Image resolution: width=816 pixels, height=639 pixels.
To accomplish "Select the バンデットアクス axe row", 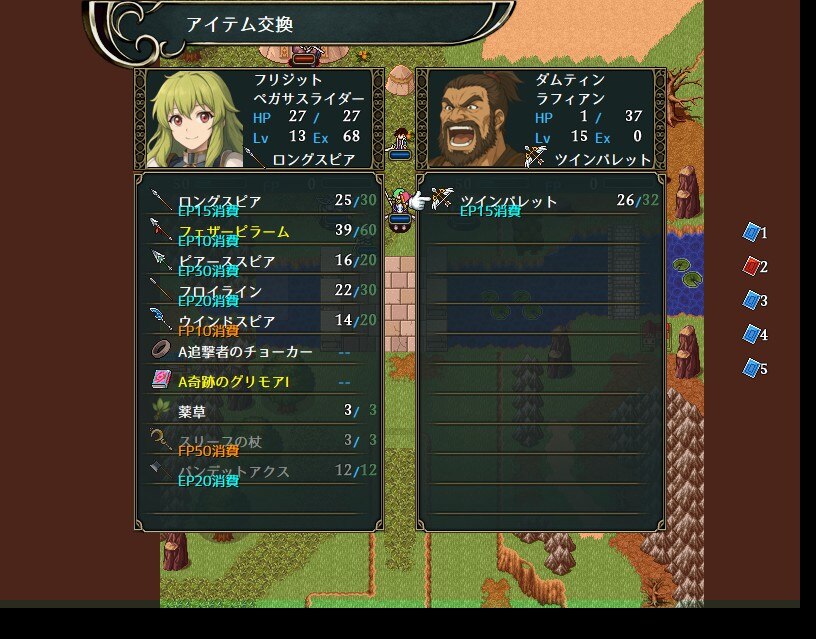I will click(x=258, y=471).
